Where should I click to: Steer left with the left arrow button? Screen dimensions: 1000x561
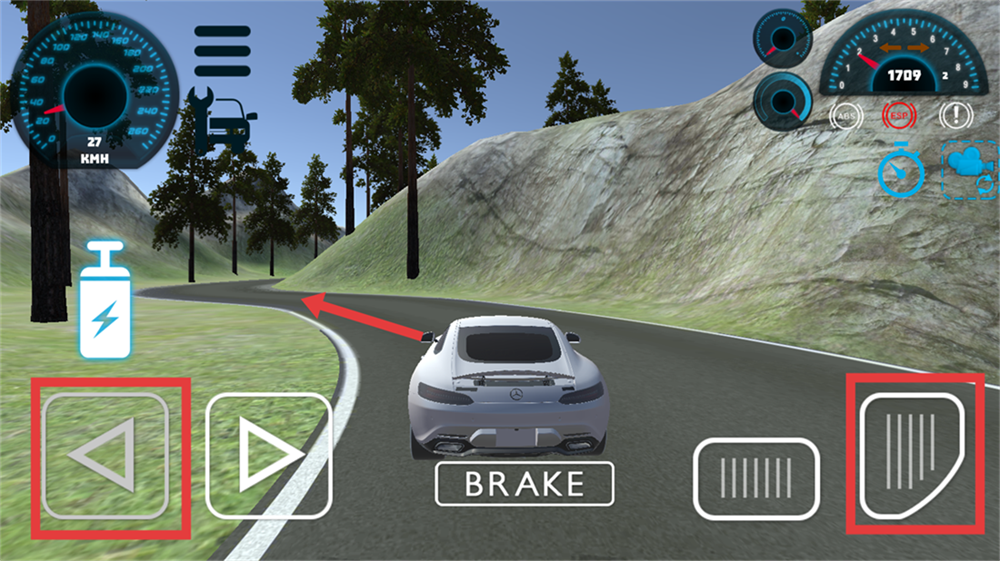105,455
